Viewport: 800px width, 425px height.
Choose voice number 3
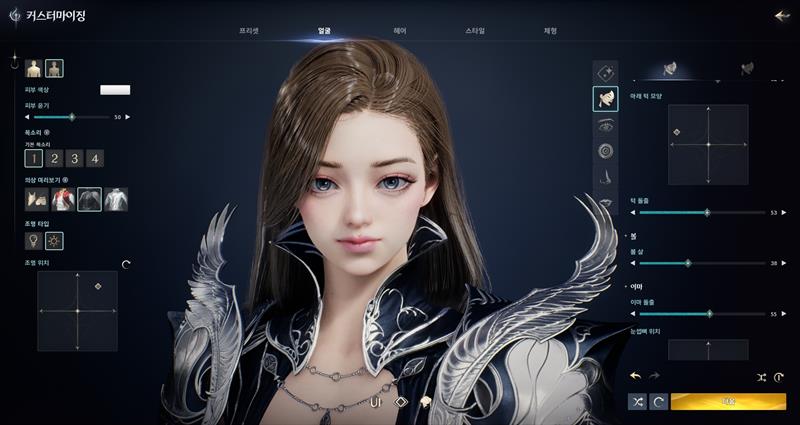[75, 158]
